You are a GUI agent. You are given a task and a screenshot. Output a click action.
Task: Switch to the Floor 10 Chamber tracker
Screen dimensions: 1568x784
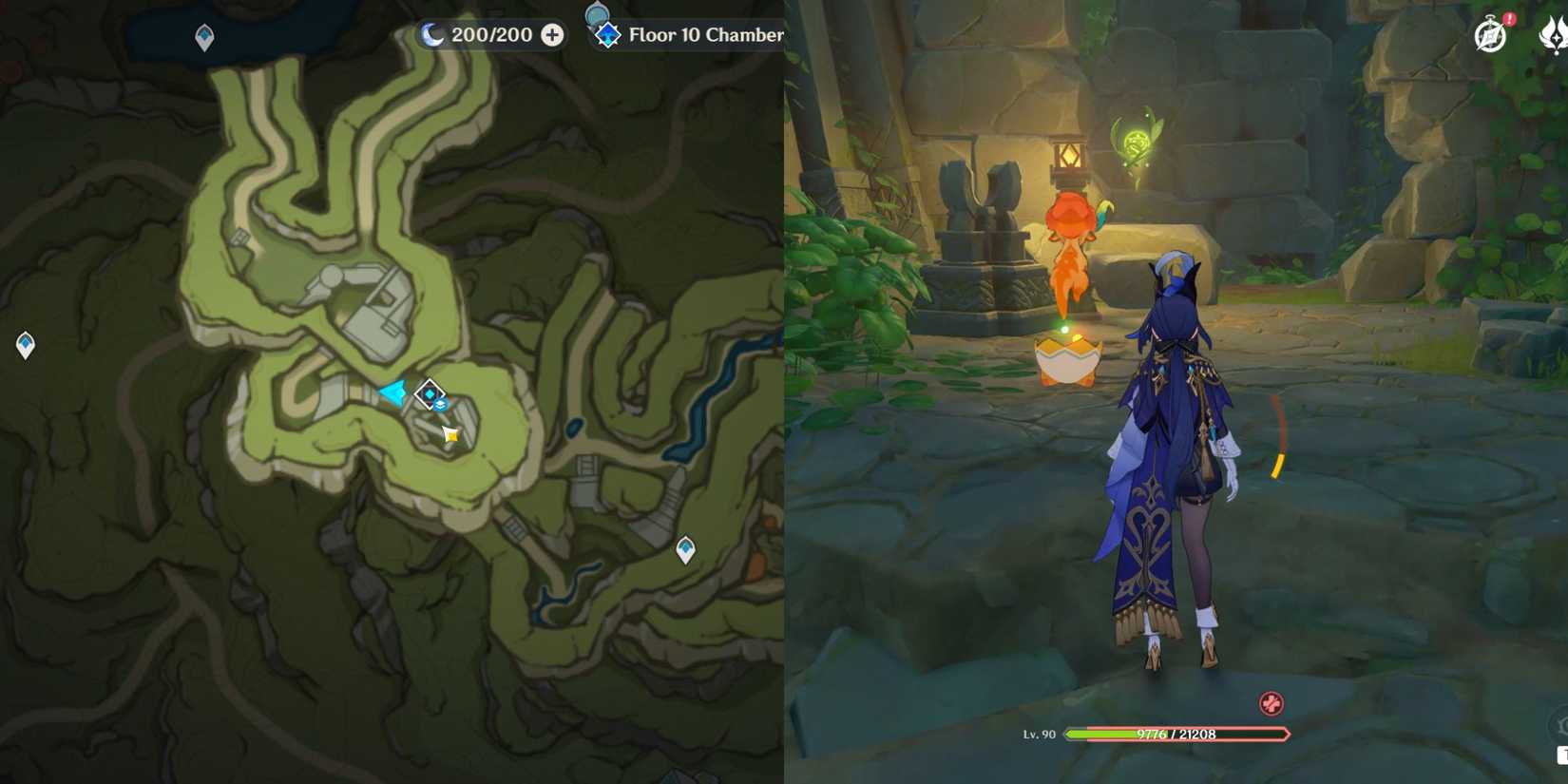708,35
